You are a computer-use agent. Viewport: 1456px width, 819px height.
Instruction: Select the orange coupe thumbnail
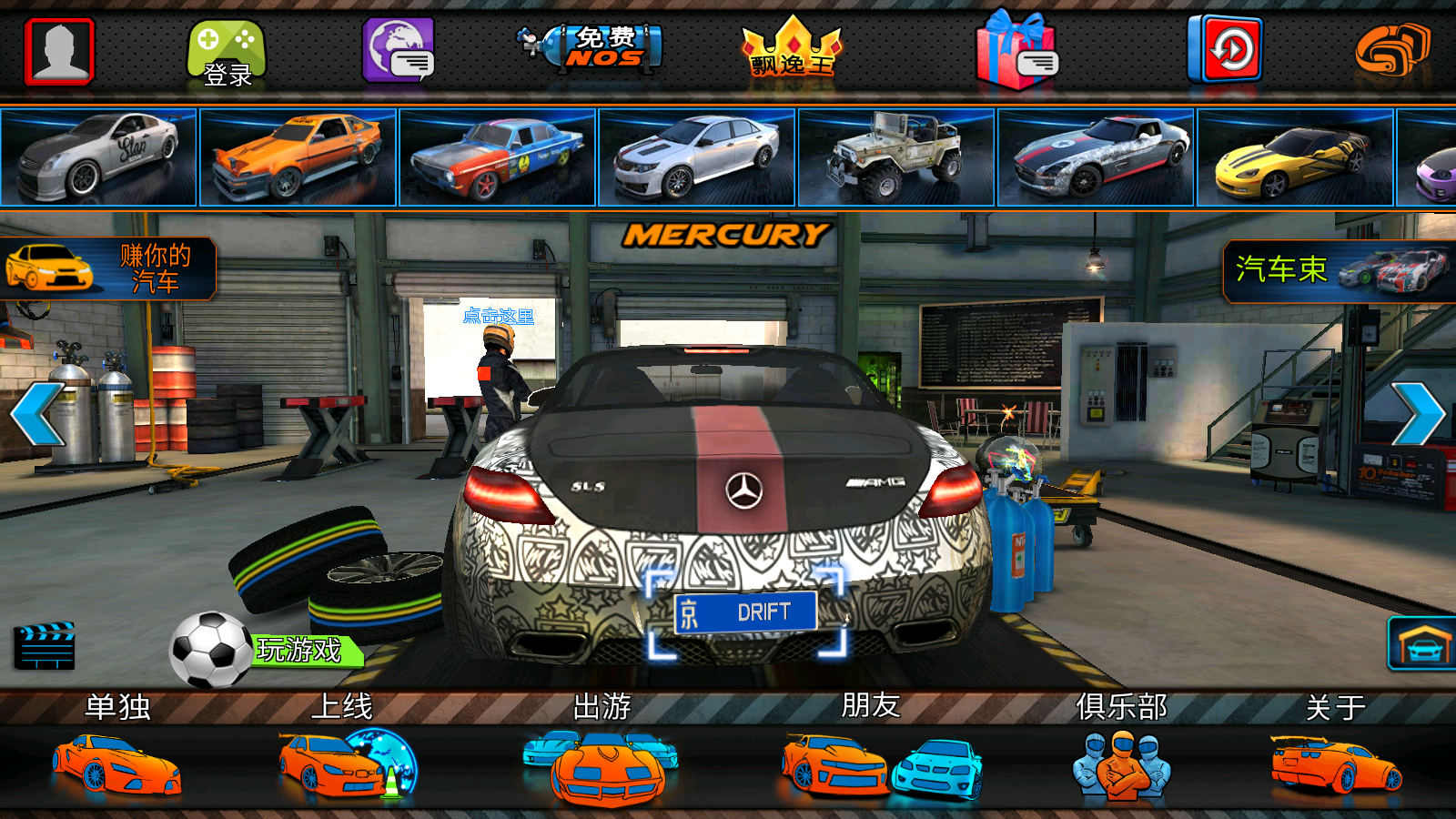pos(298,157)
